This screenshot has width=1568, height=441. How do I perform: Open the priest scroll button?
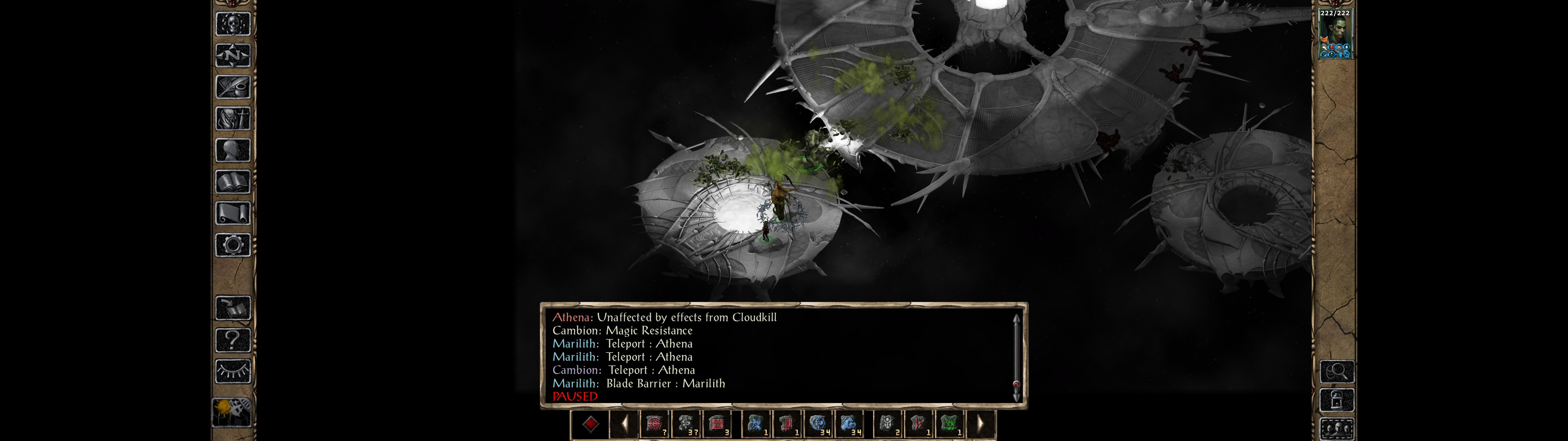233,213
